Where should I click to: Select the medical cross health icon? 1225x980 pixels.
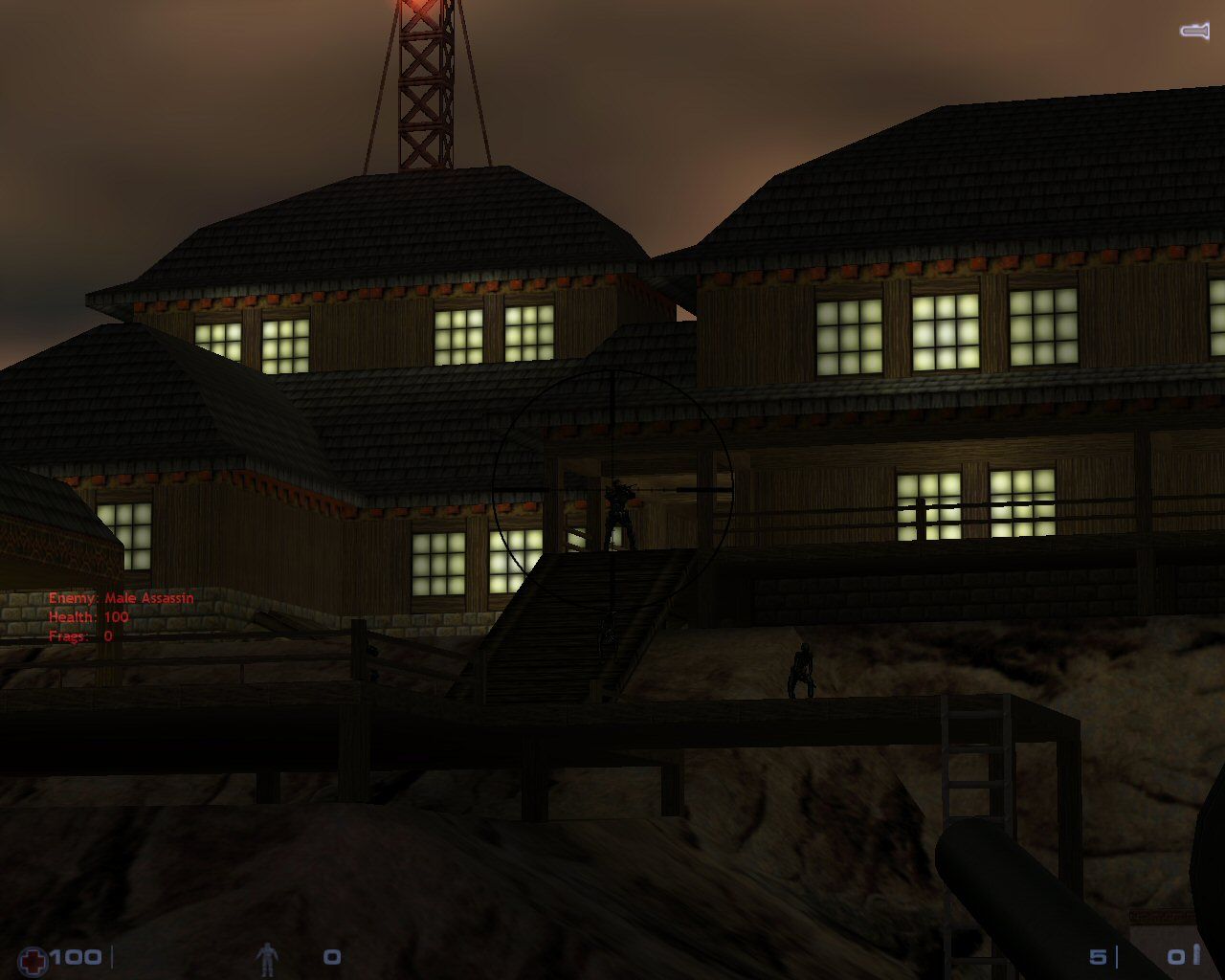[x=33, y=959]
